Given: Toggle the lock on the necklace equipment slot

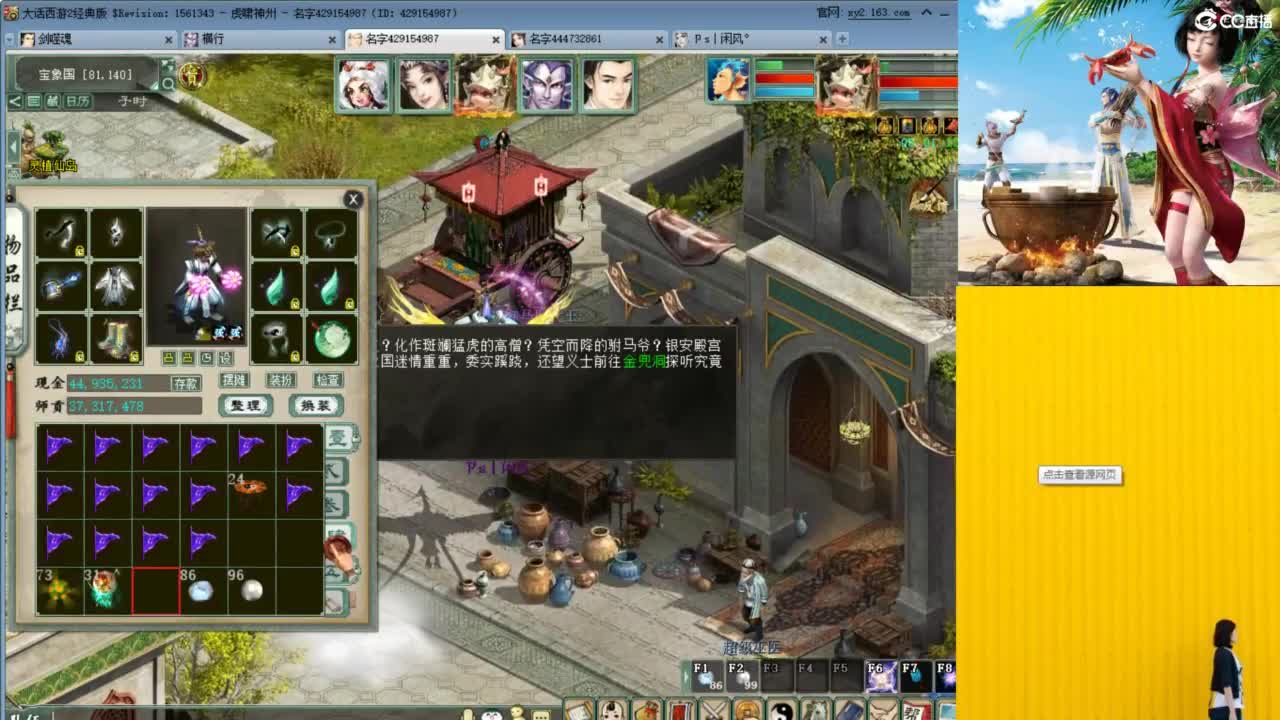Looking at the screenshot, I should (352, 252).
